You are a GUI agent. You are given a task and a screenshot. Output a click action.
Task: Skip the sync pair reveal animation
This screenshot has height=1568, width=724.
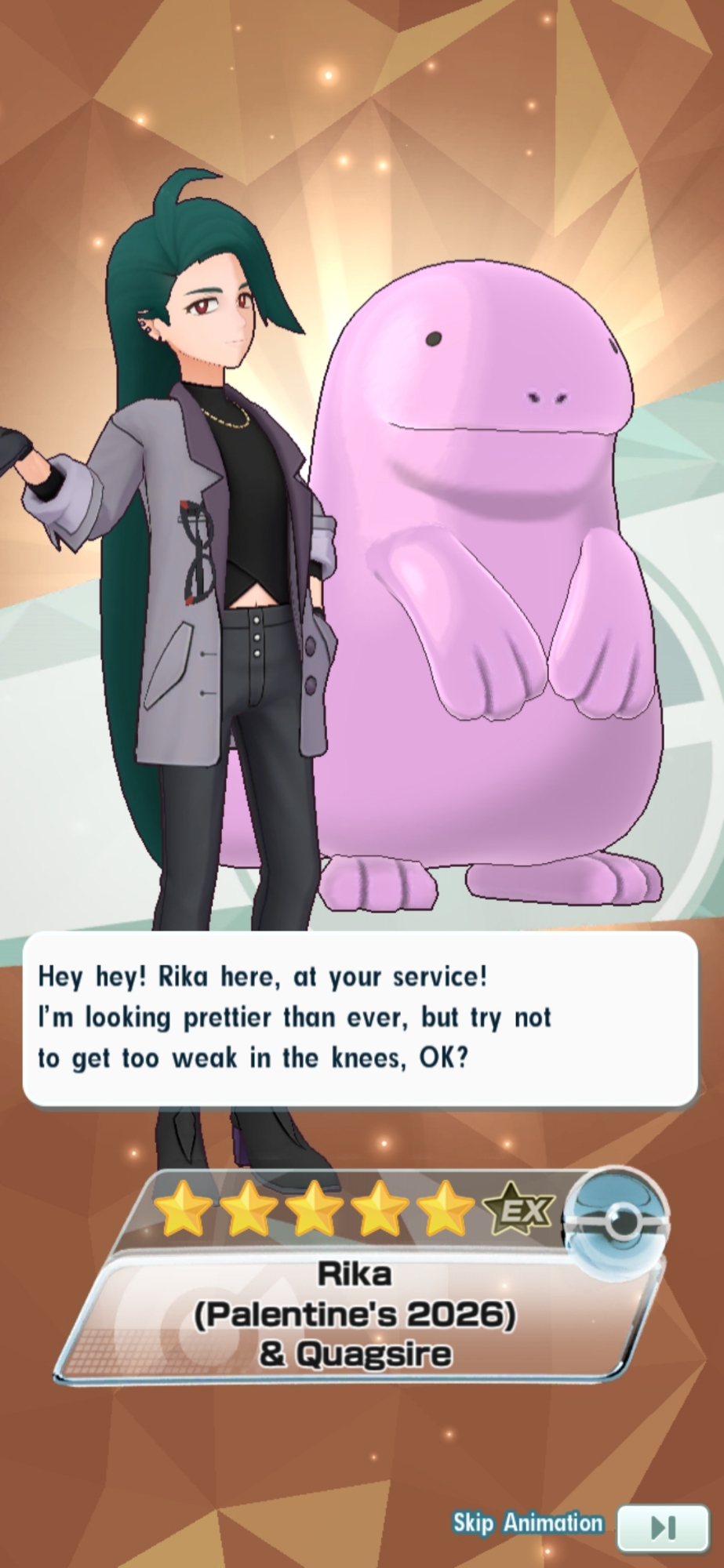tap(662, 1526)
